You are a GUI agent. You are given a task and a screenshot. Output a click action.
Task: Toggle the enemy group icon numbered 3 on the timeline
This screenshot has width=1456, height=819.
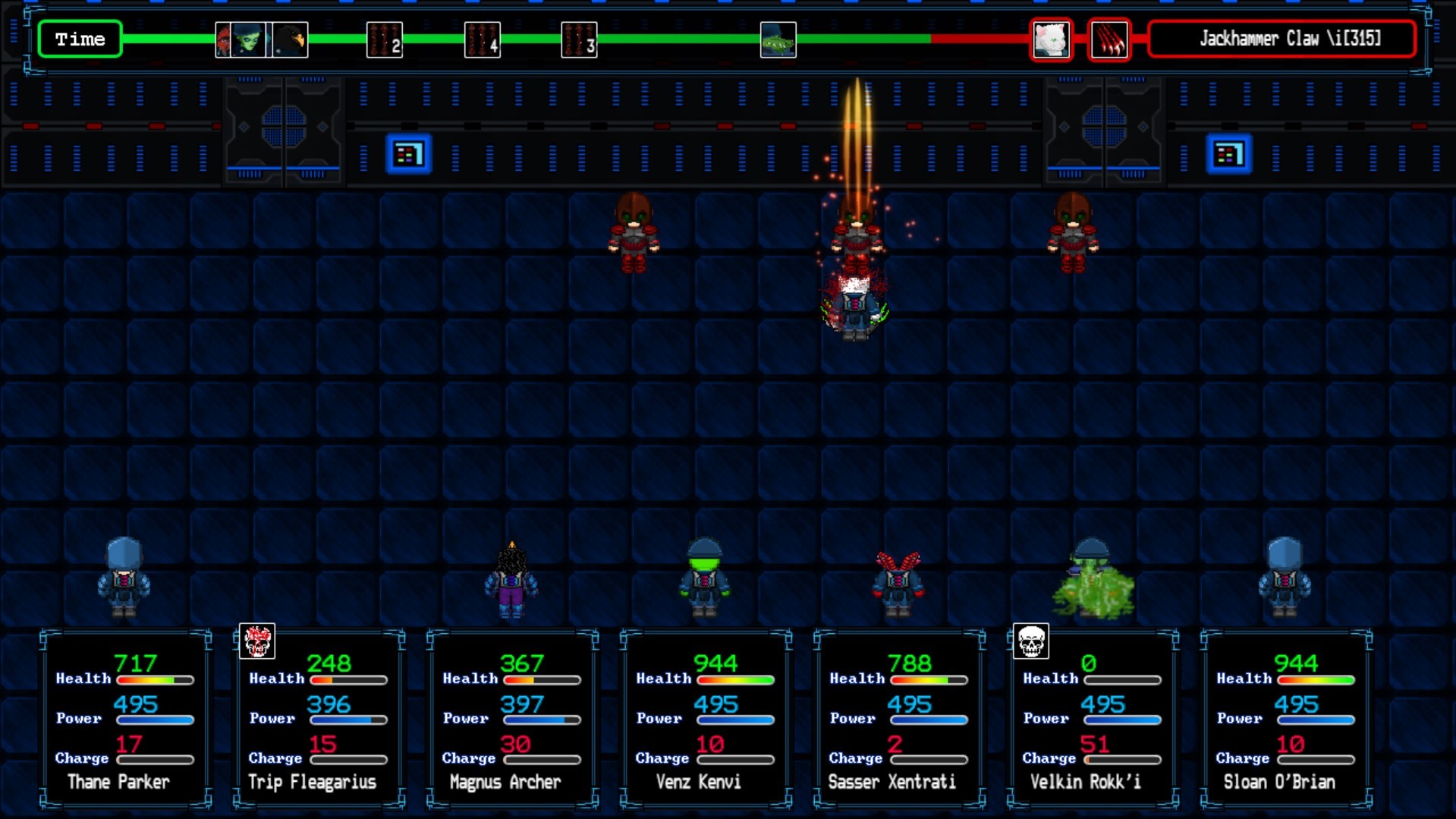coord(578,39)
